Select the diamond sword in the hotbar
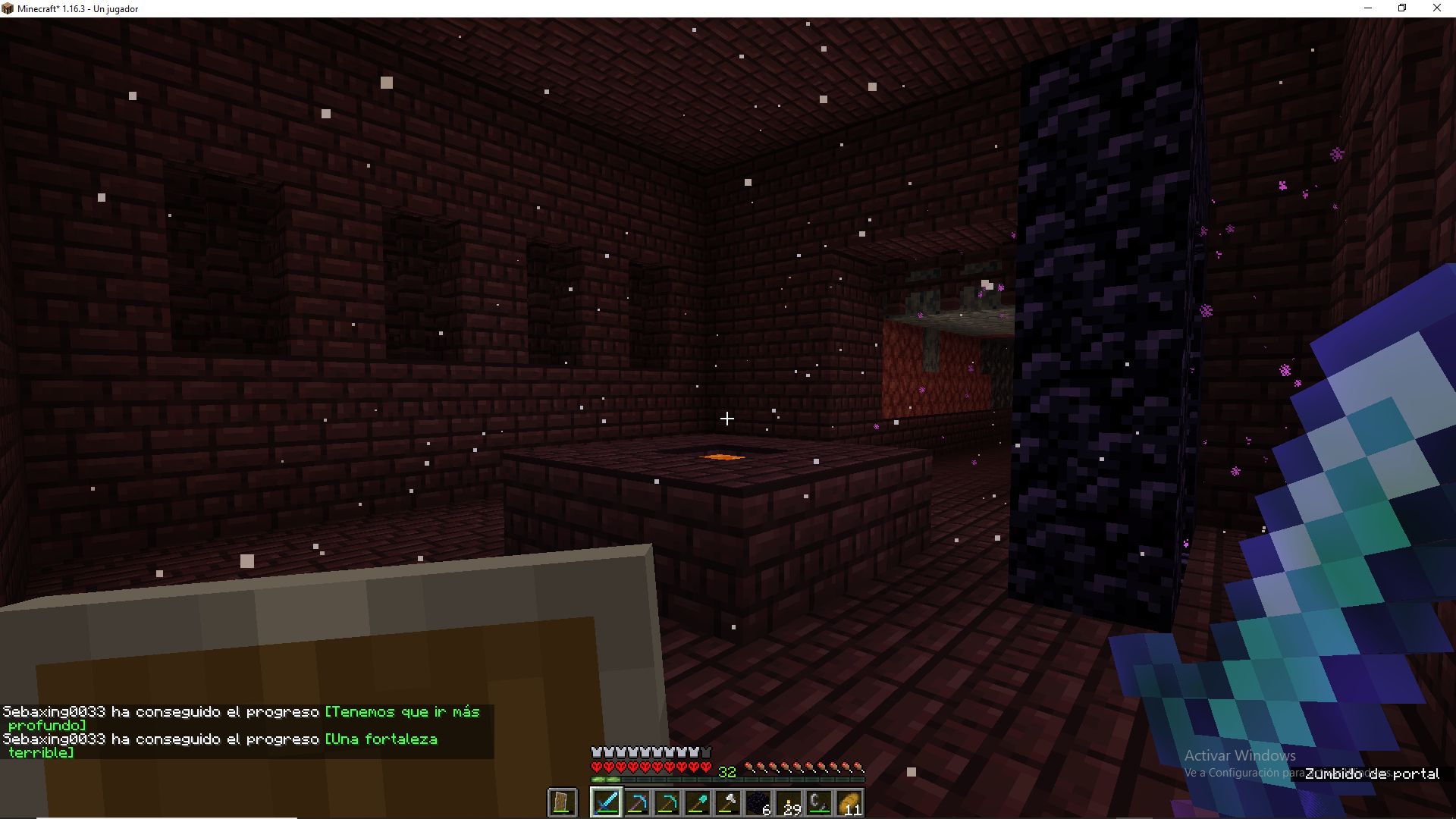Image resolution: width=1456 pixels, height=819 pixels. point(607,802)
